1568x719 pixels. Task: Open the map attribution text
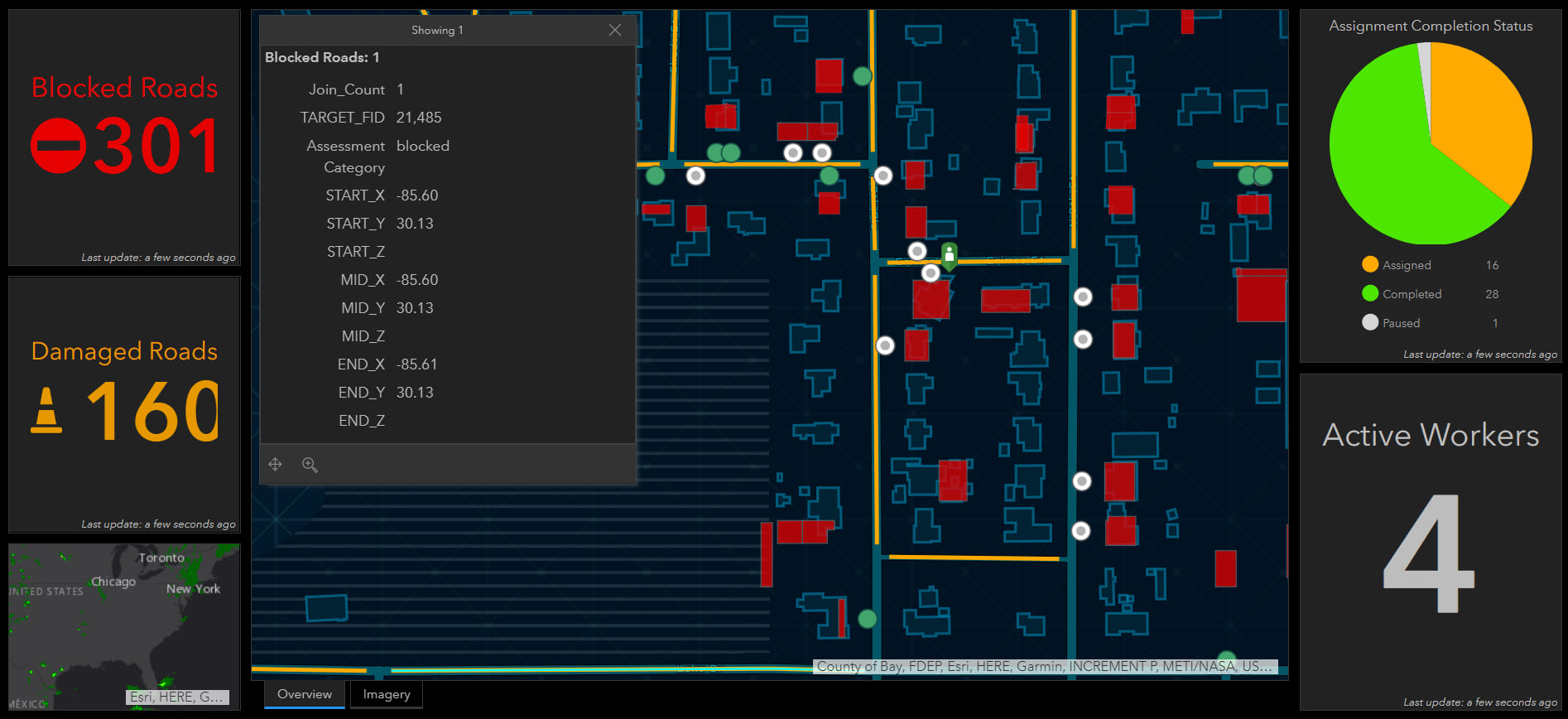coord(1045,667)
